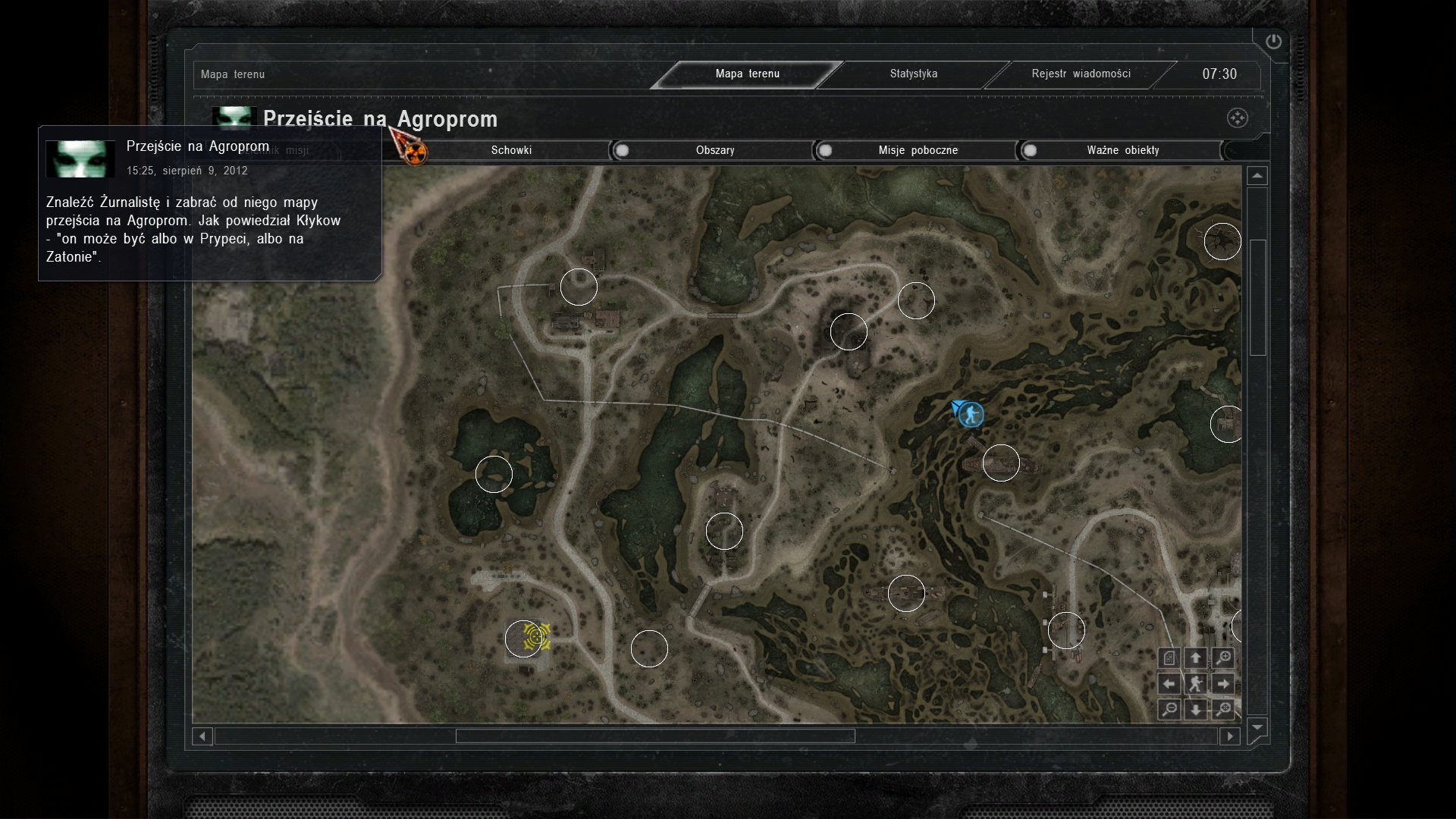Pan the map left with arrow button
The width and height of the screenshot is (1456, 819).
point(1169,684)
